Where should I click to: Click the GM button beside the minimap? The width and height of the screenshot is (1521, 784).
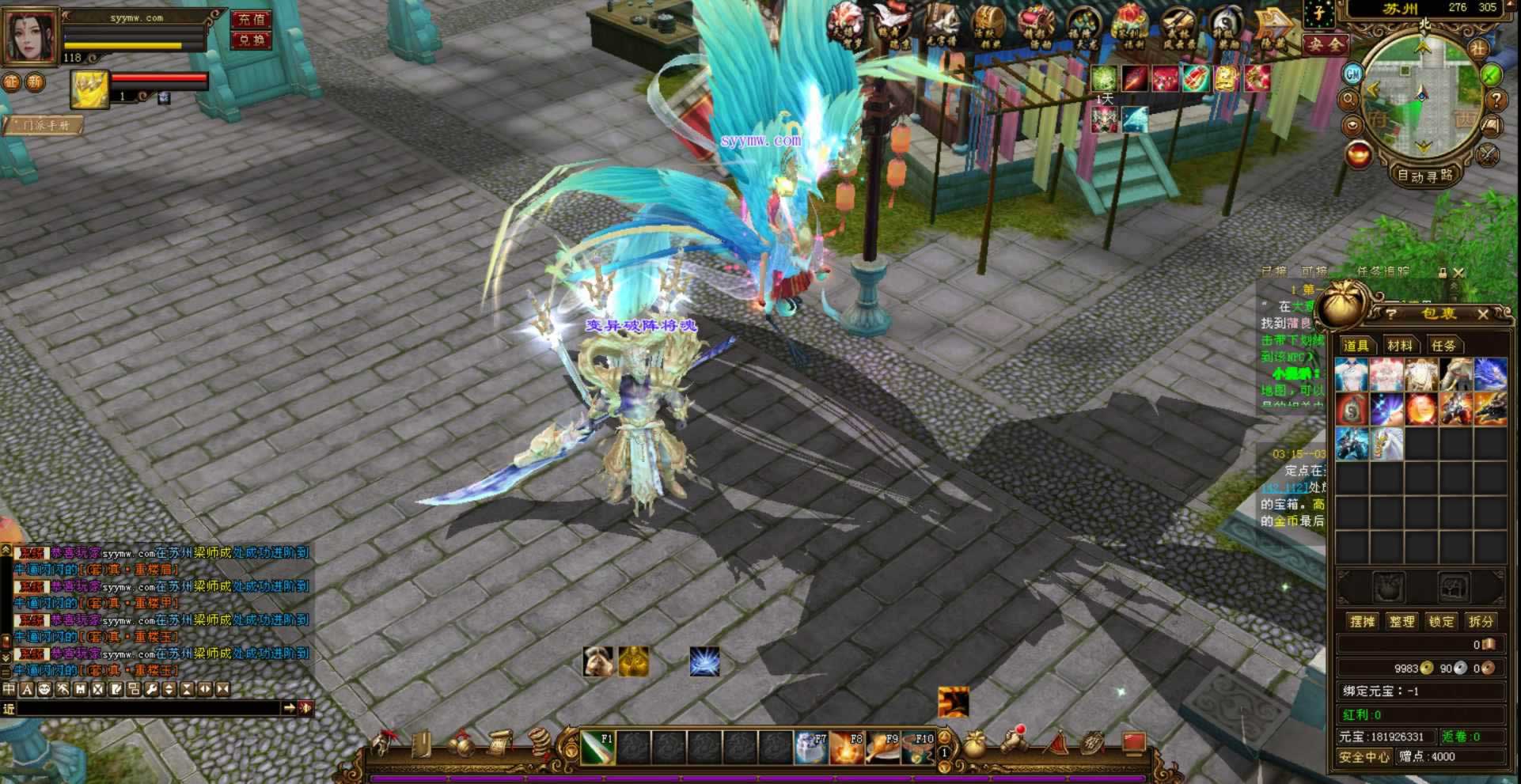1353,74
